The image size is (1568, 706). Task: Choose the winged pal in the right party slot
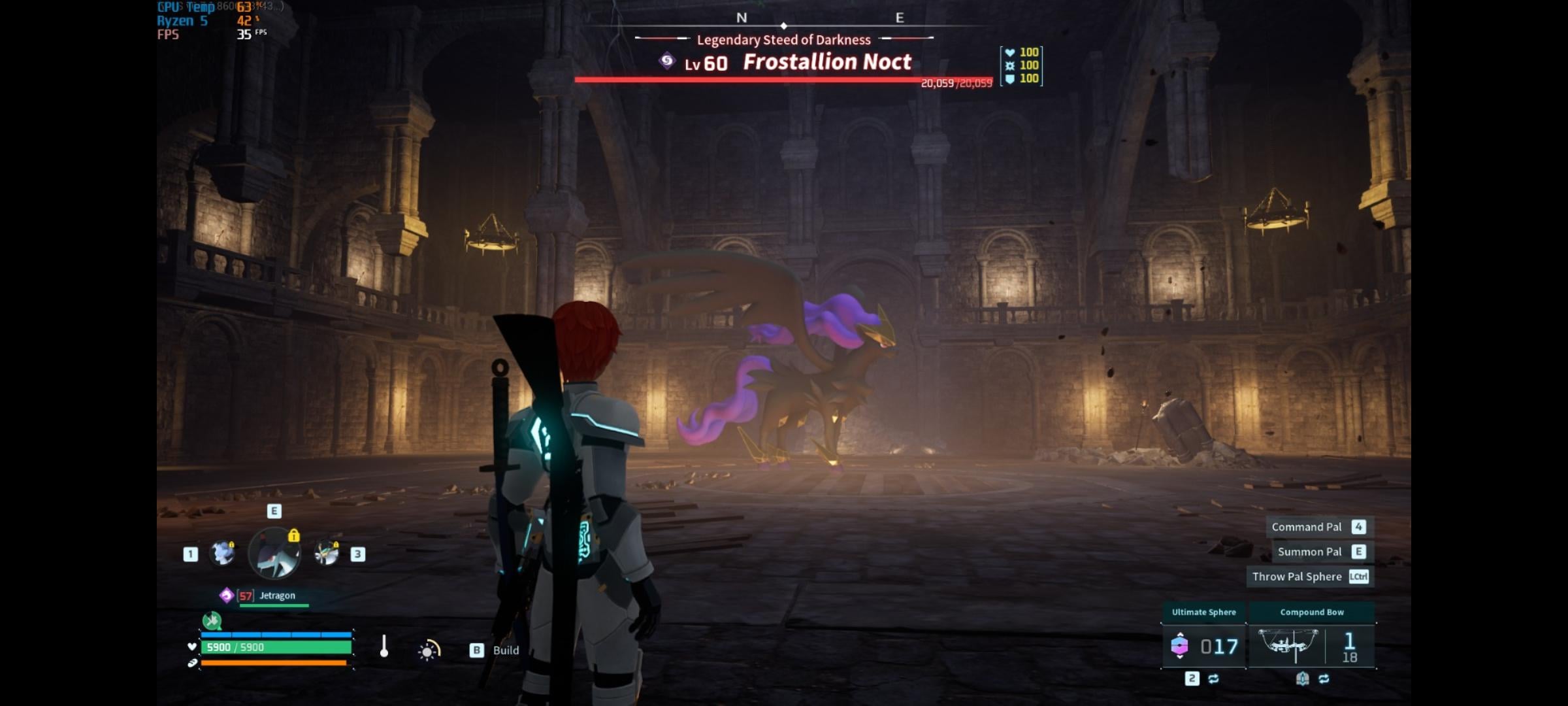coord(326,553)
